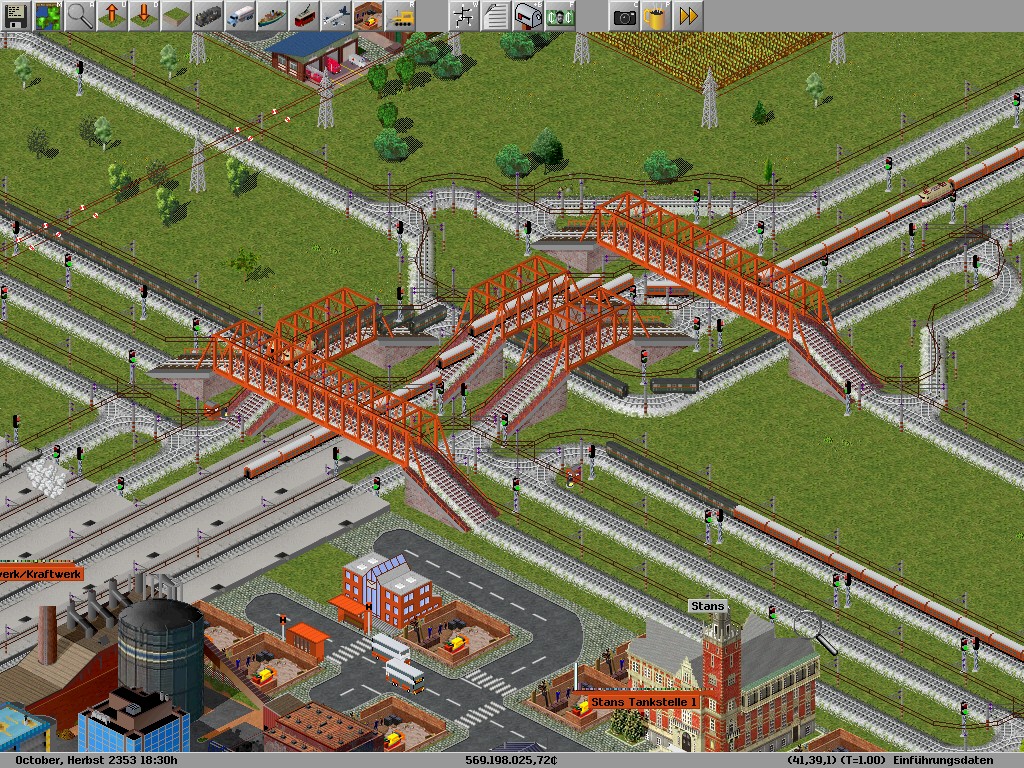Open the floppy disk save/load menu
This screenshot has height=768, width=1024.
[x=16, y=16]
